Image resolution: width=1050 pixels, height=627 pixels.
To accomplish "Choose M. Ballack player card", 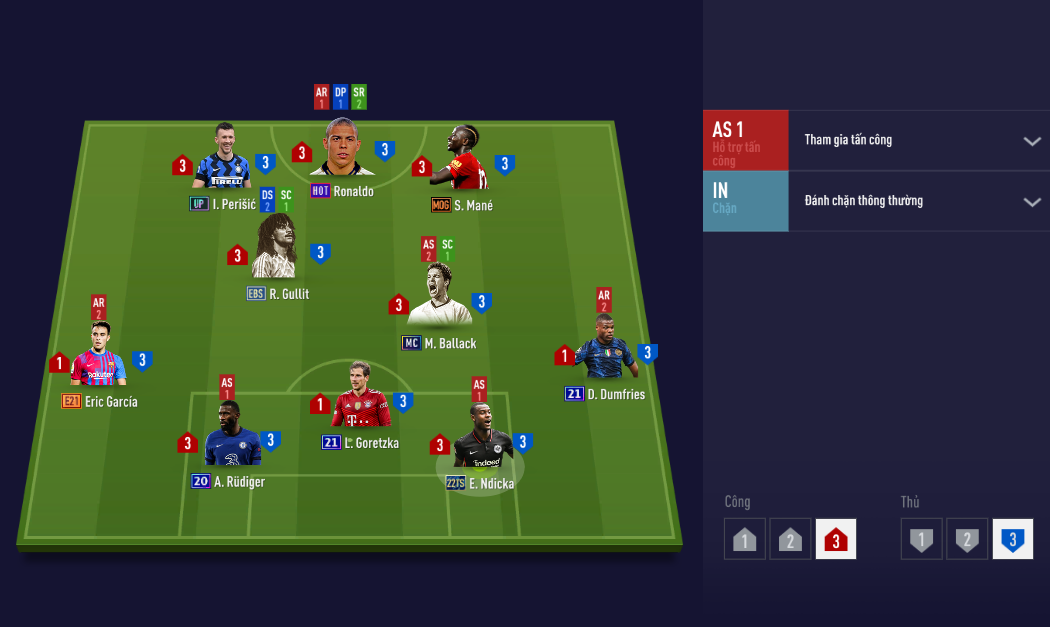I will pos(439,297).
